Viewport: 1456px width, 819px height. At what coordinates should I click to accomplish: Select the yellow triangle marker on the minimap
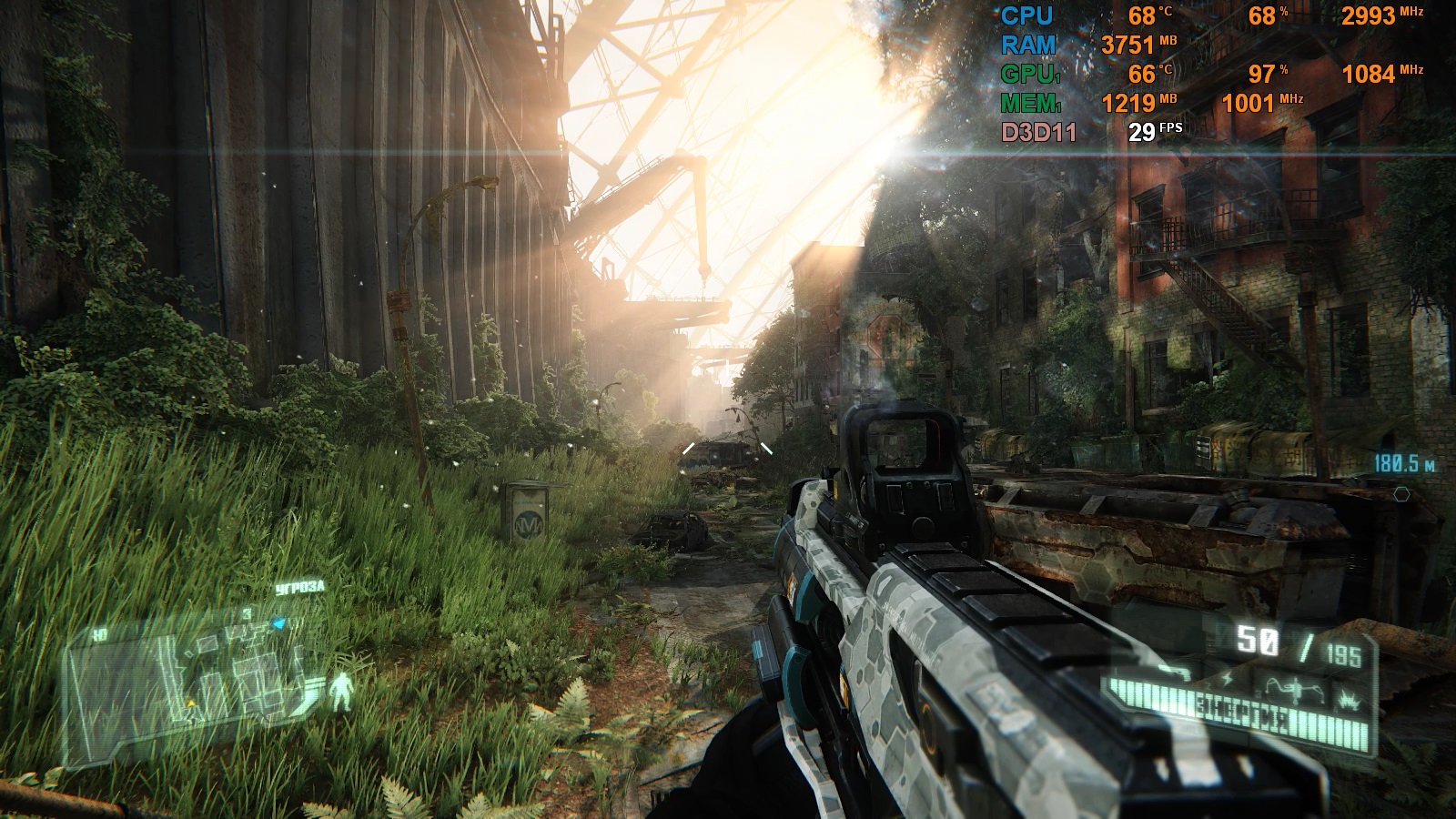191,703
